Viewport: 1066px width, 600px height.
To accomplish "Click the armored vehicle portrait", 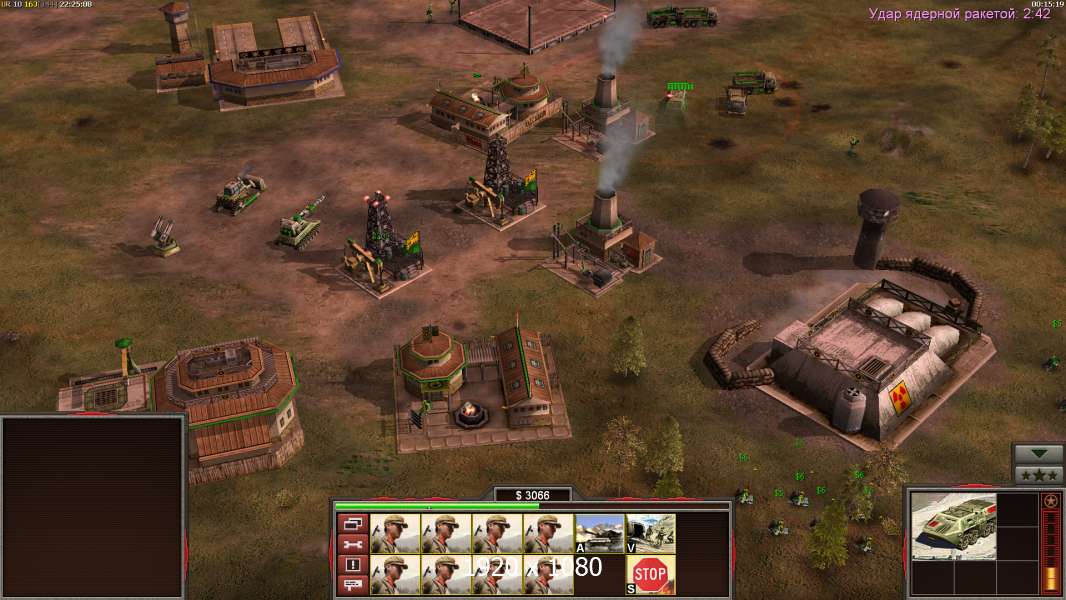I will [x=953, y=526].
